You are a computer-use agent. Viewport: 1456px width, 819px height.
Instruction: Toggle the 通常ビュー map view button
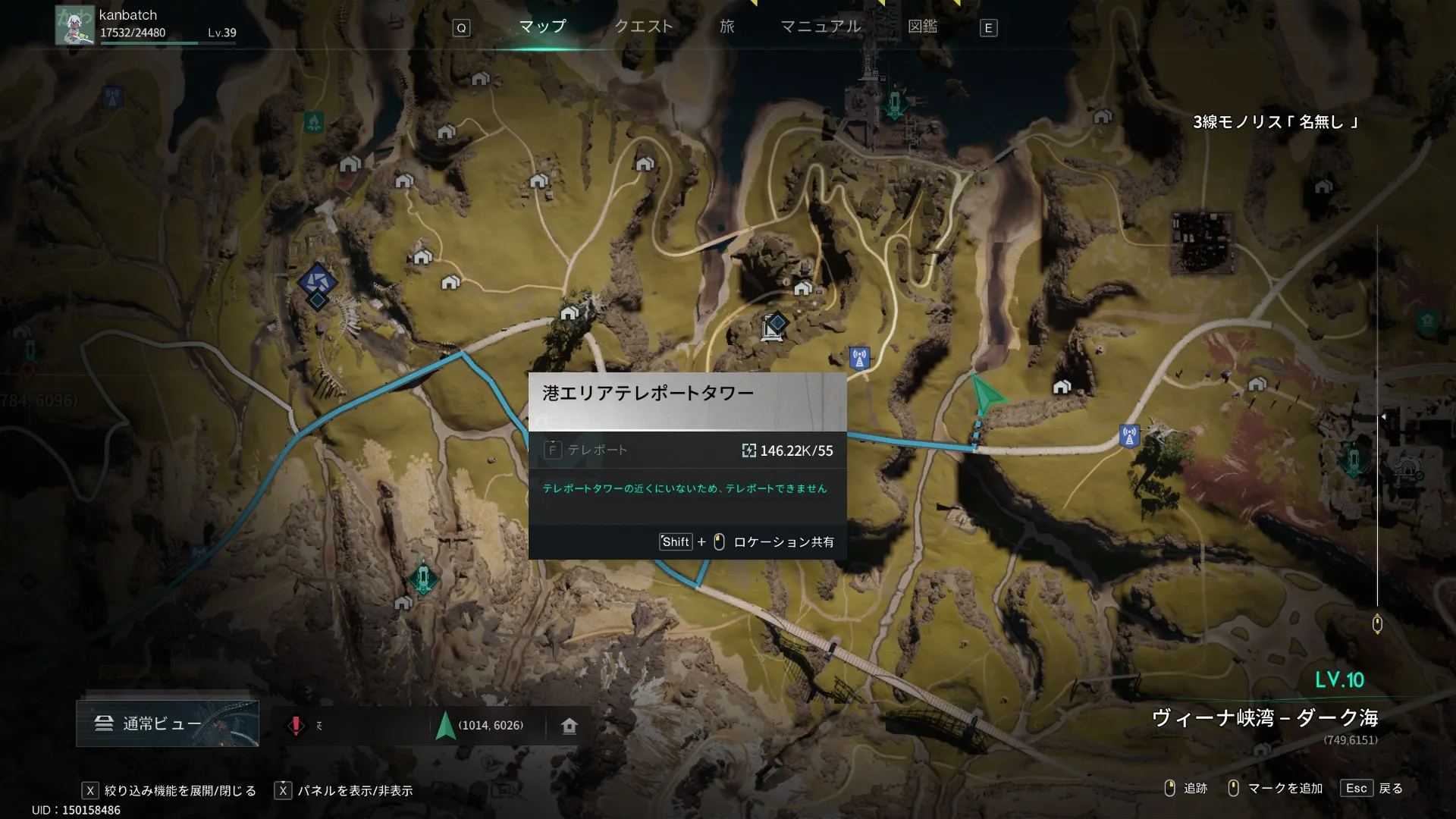pos(167,723)
